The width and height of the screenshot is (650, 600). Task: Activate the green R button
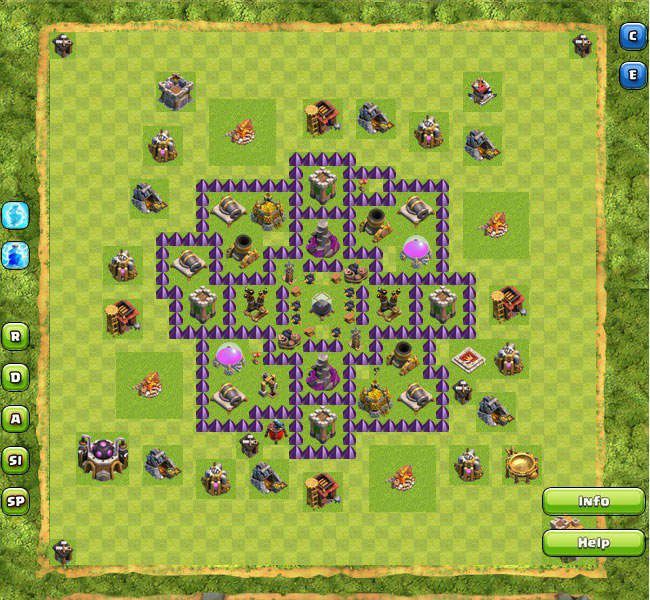click(15, 335)
